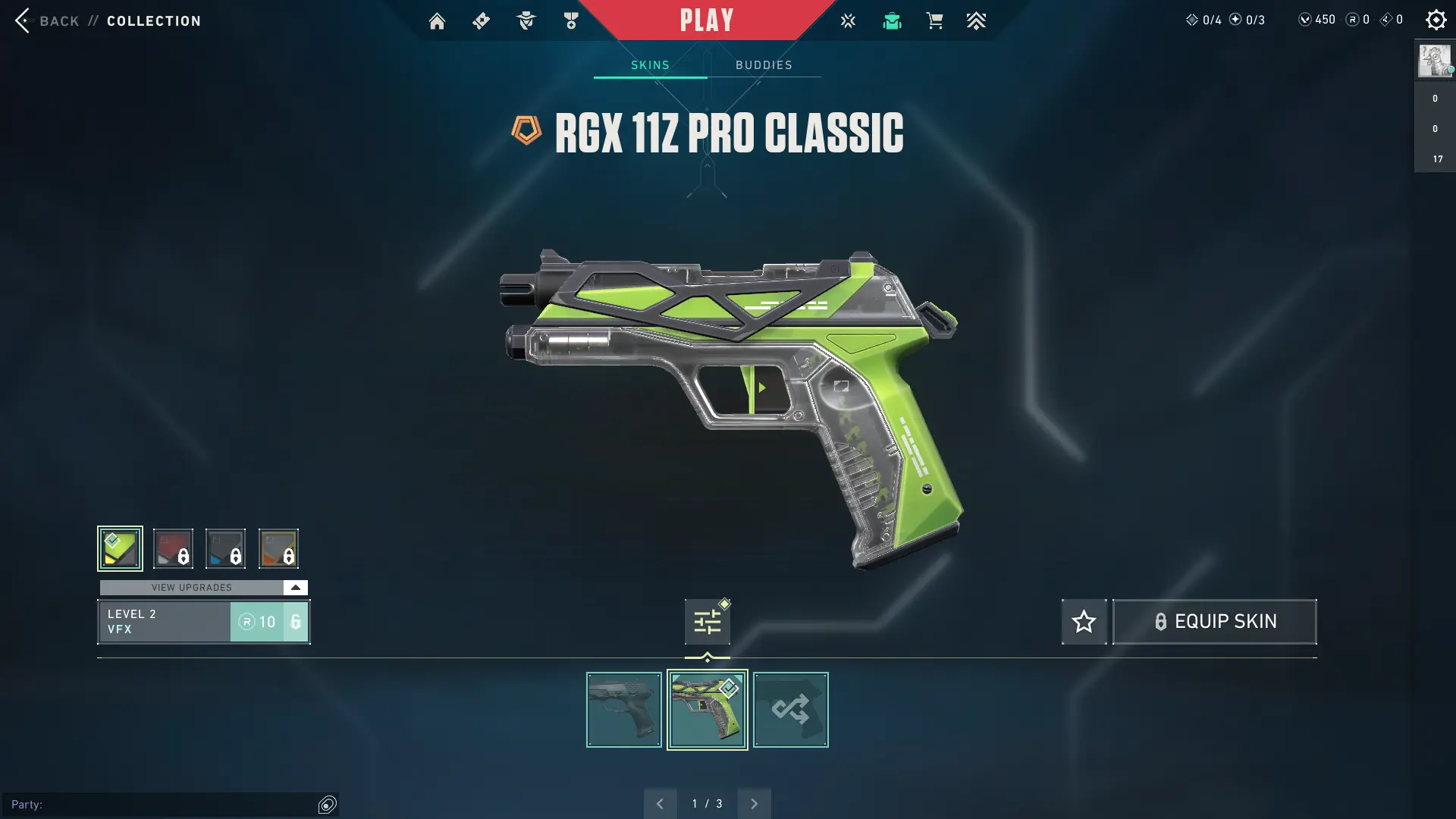Unlock Level 2 VFX for 10 Radianite
The image size is (1456, 819).
coord(269,622)
